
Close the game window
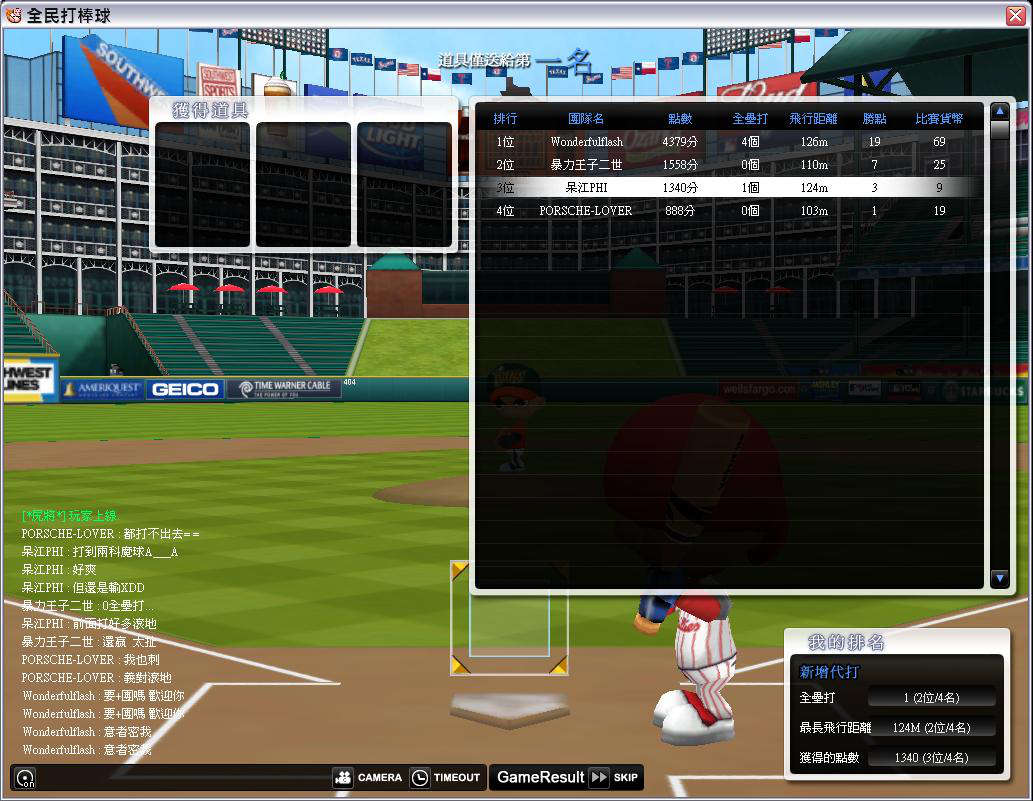pos(1017,15)
